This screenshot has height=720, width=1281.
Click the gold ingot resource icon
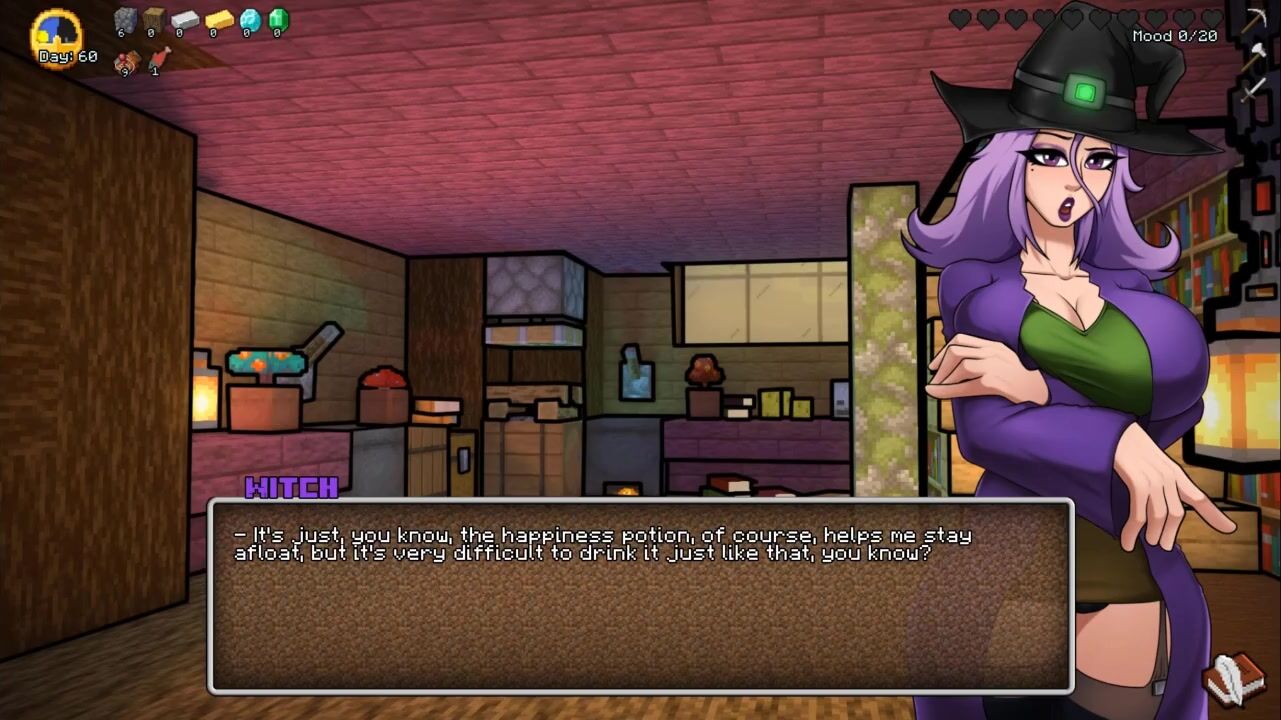(217, 19)
